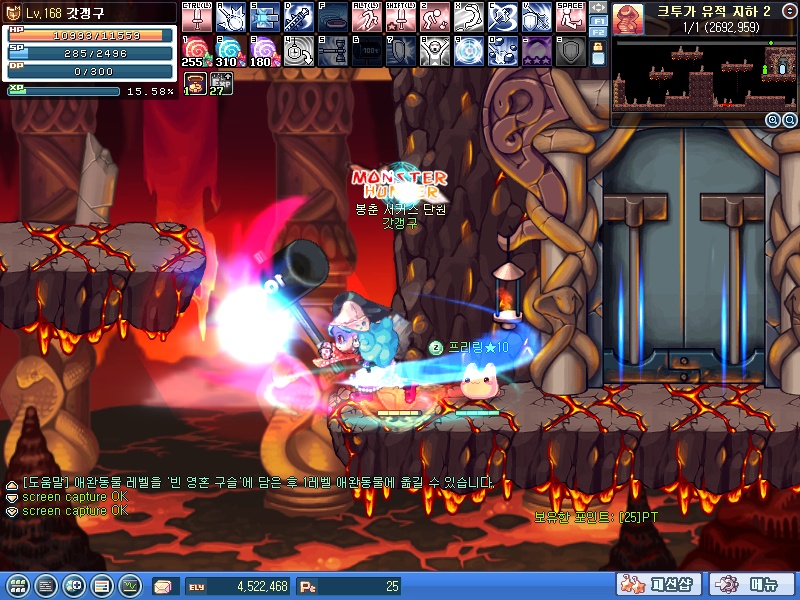
Task: Click the minimap of 크투가 유적 지하 2
Action: tap(705, 75)
